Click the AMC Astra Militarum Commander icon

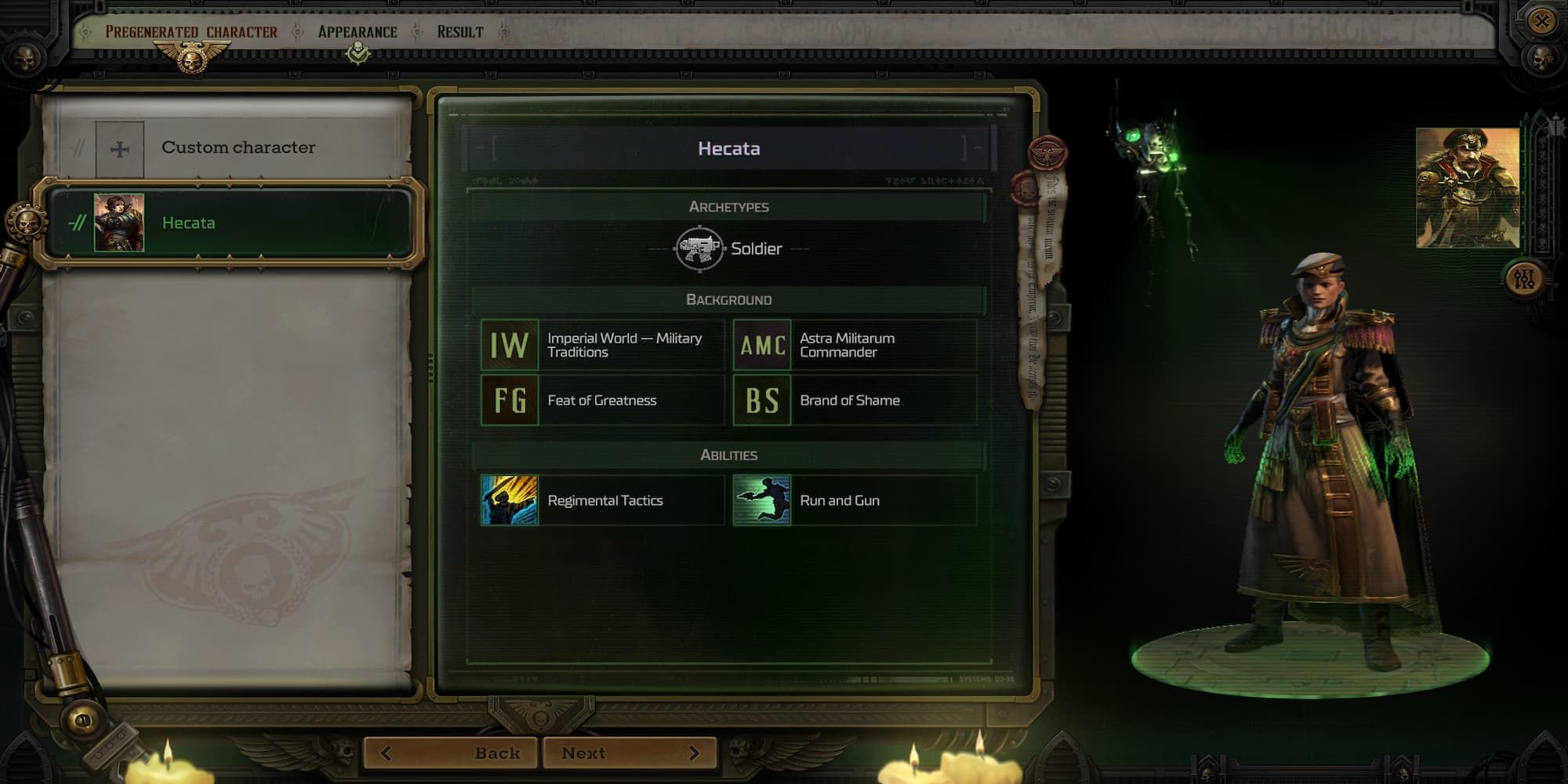coord(761,345)
